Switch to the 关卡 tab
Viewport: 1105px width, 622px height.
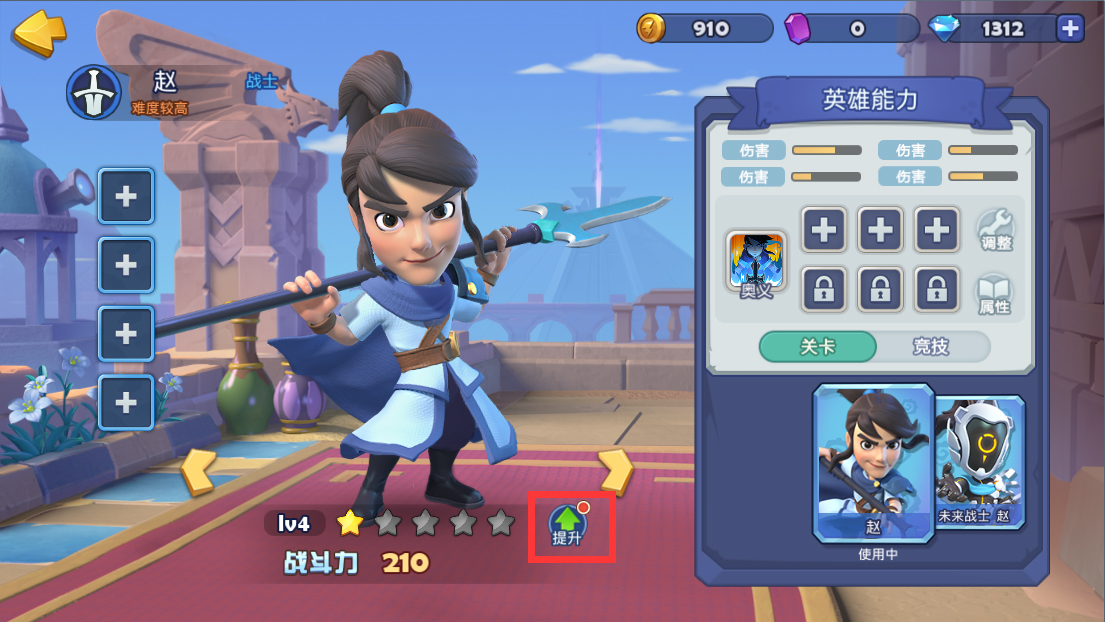(817, 347)
